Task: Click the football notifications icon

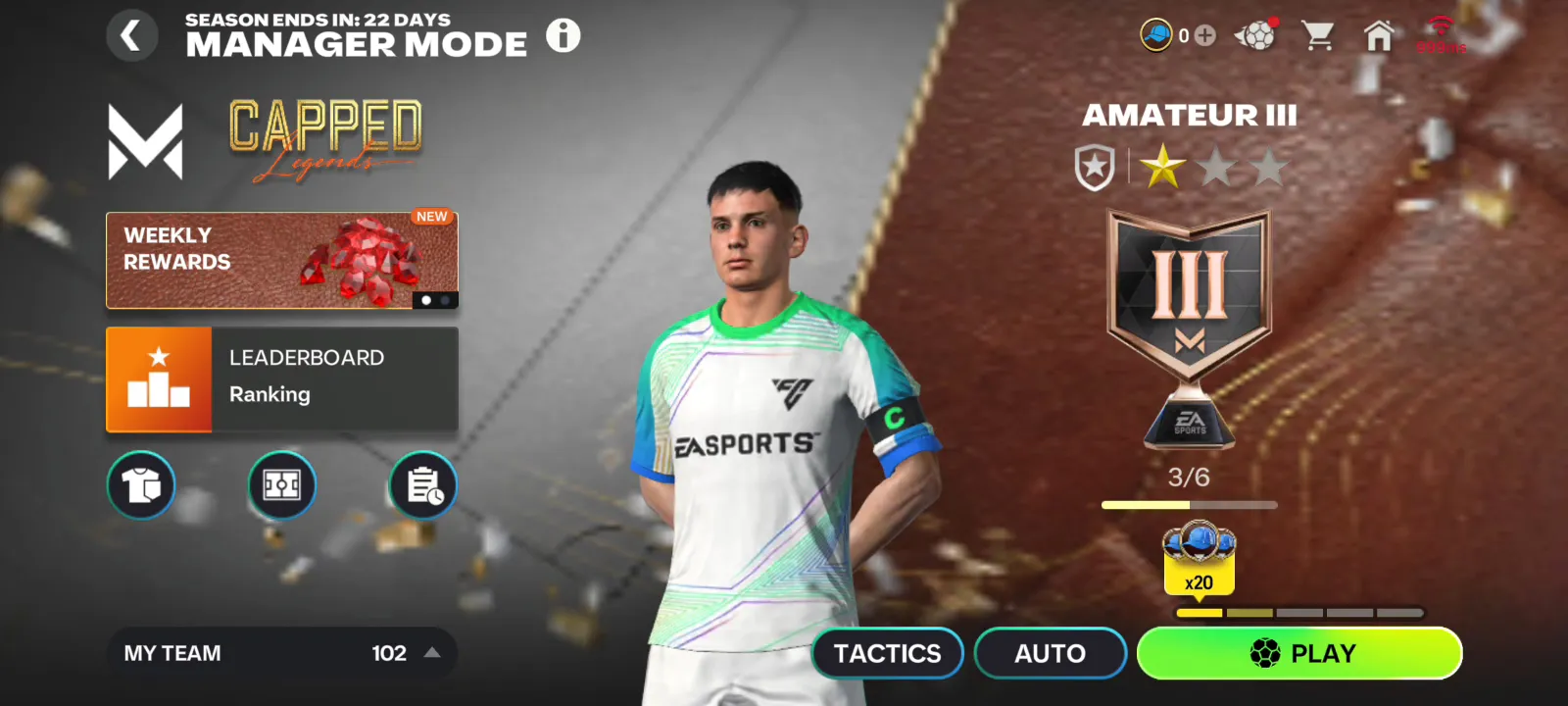Action: (x=1257, y=34)
